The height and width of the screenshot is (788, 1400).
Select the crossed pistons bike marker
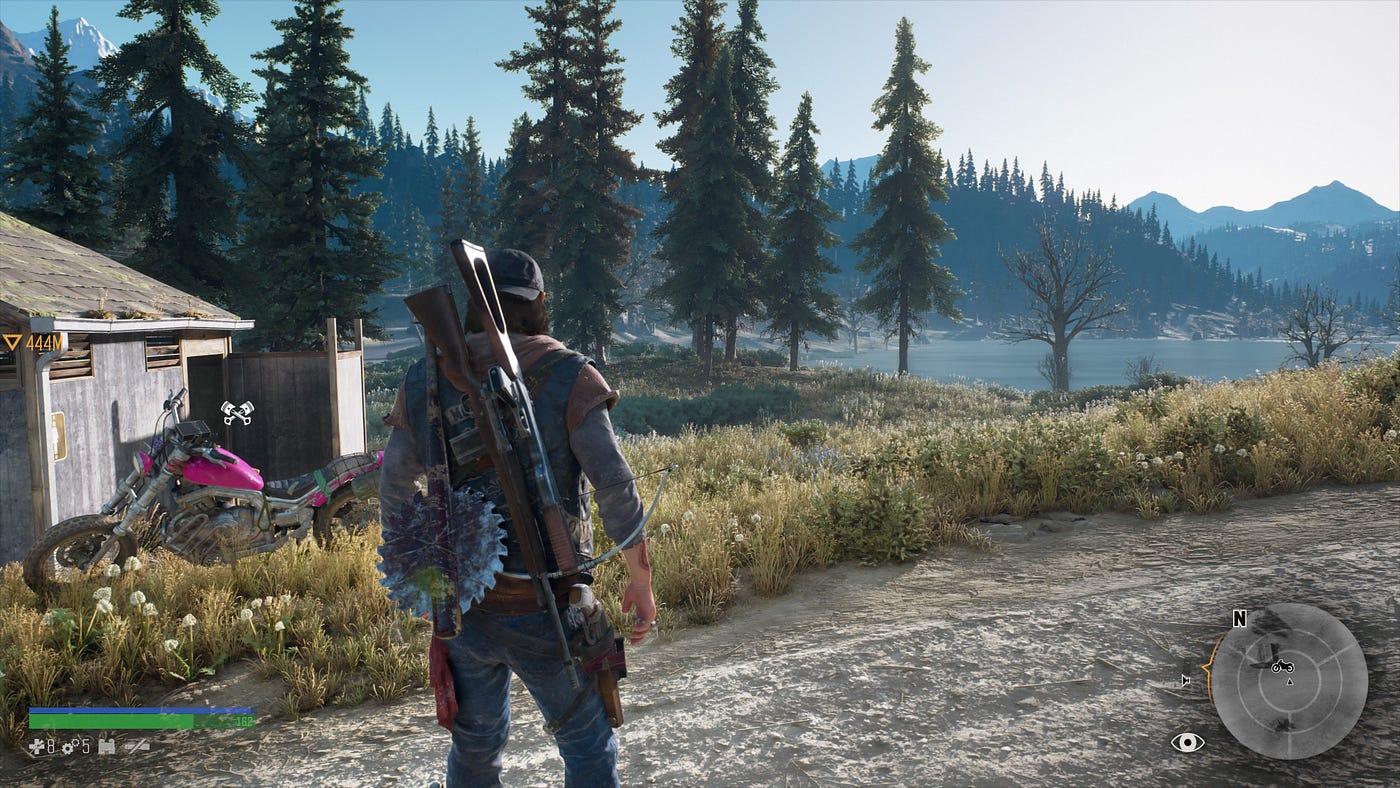pos(237,412)
